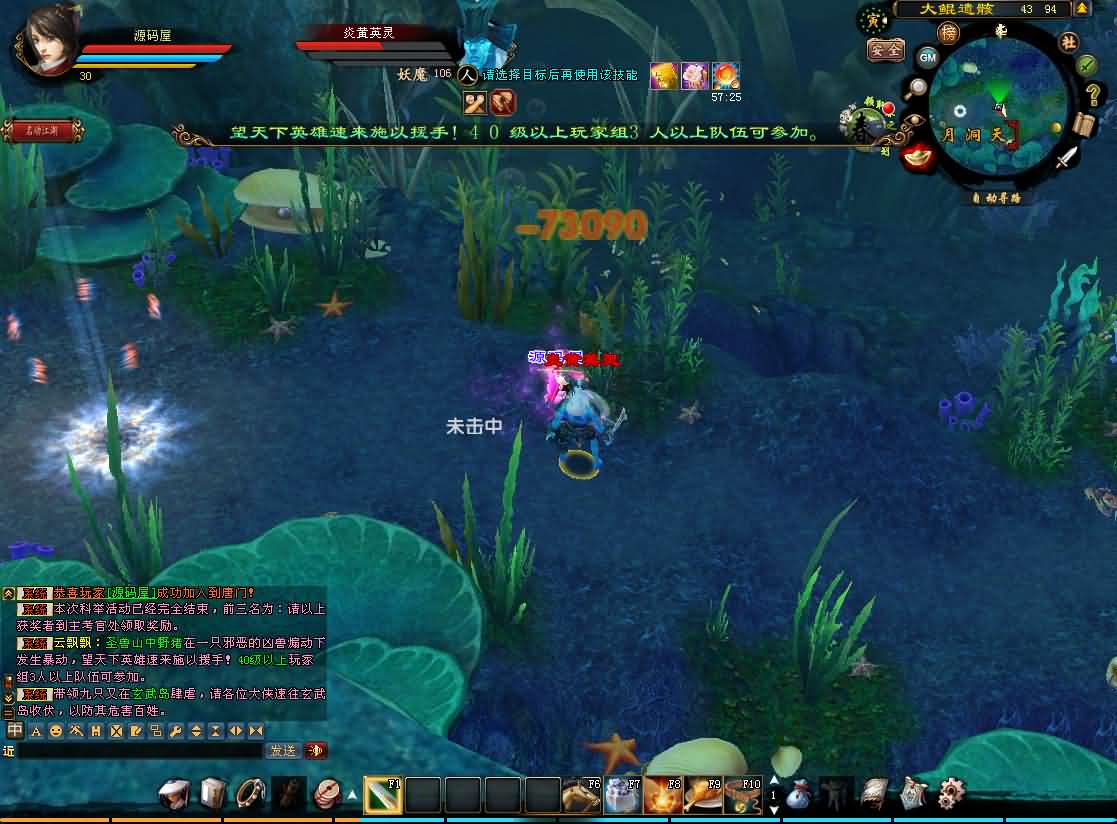Click the 发送 send chat button

pos(282,750)
